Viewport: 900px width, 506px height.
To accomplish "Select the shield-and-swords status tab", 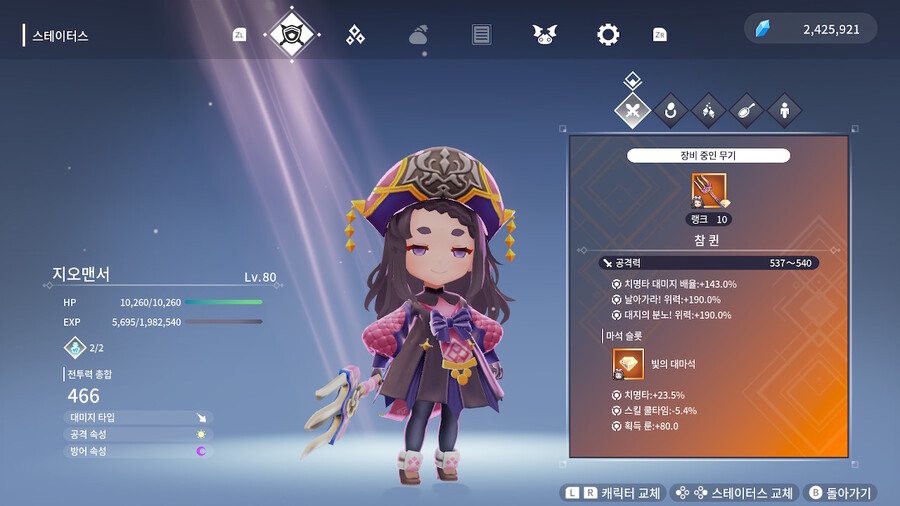I will (292, 34).
